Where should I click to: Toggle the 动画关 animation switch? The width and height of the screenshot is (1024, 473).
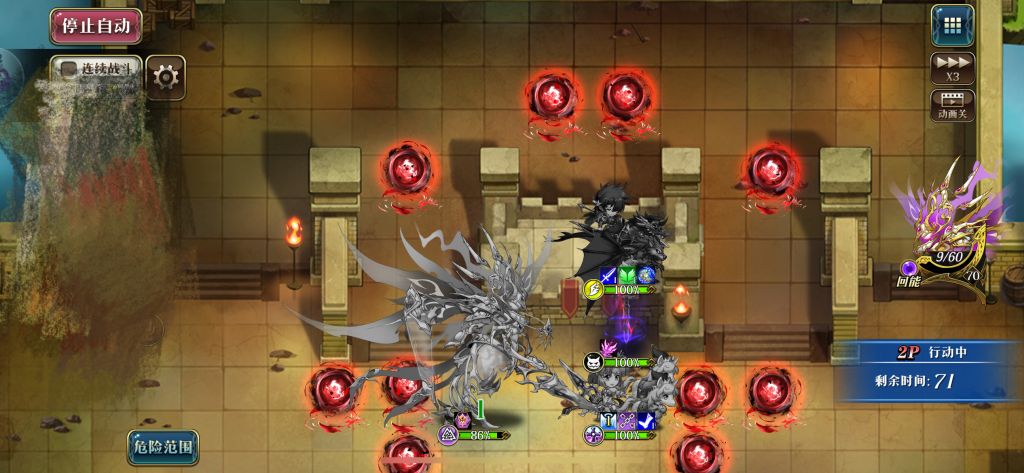952,105
